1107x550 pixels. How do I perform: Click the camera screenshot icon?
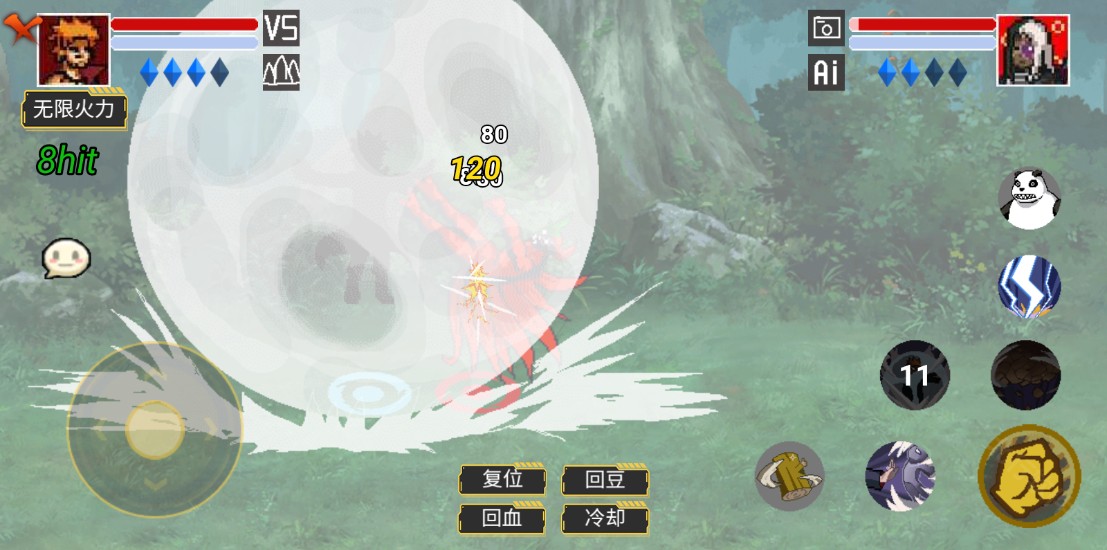(826, 28)
